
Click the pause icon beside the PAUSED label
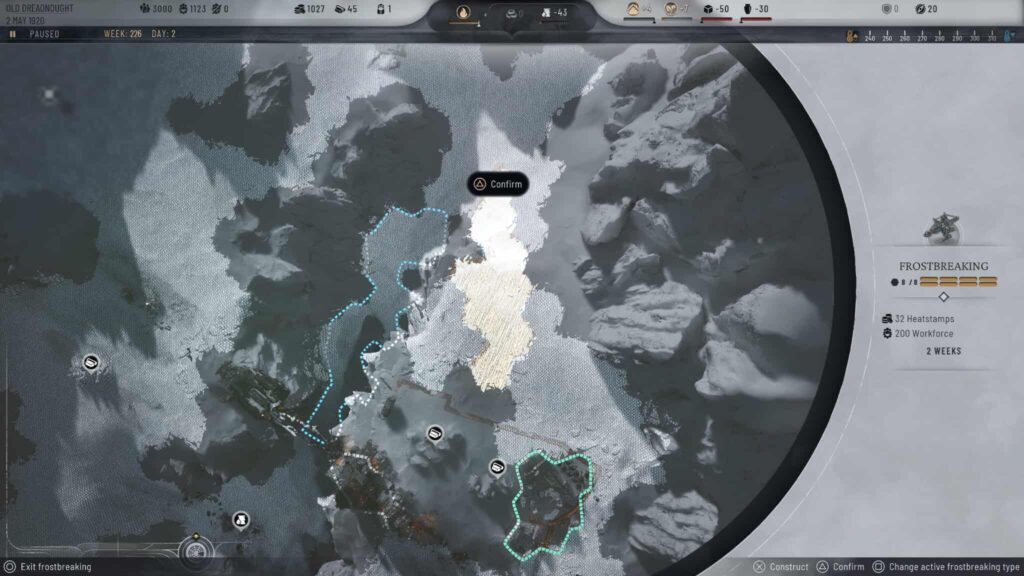coord(12,34)
